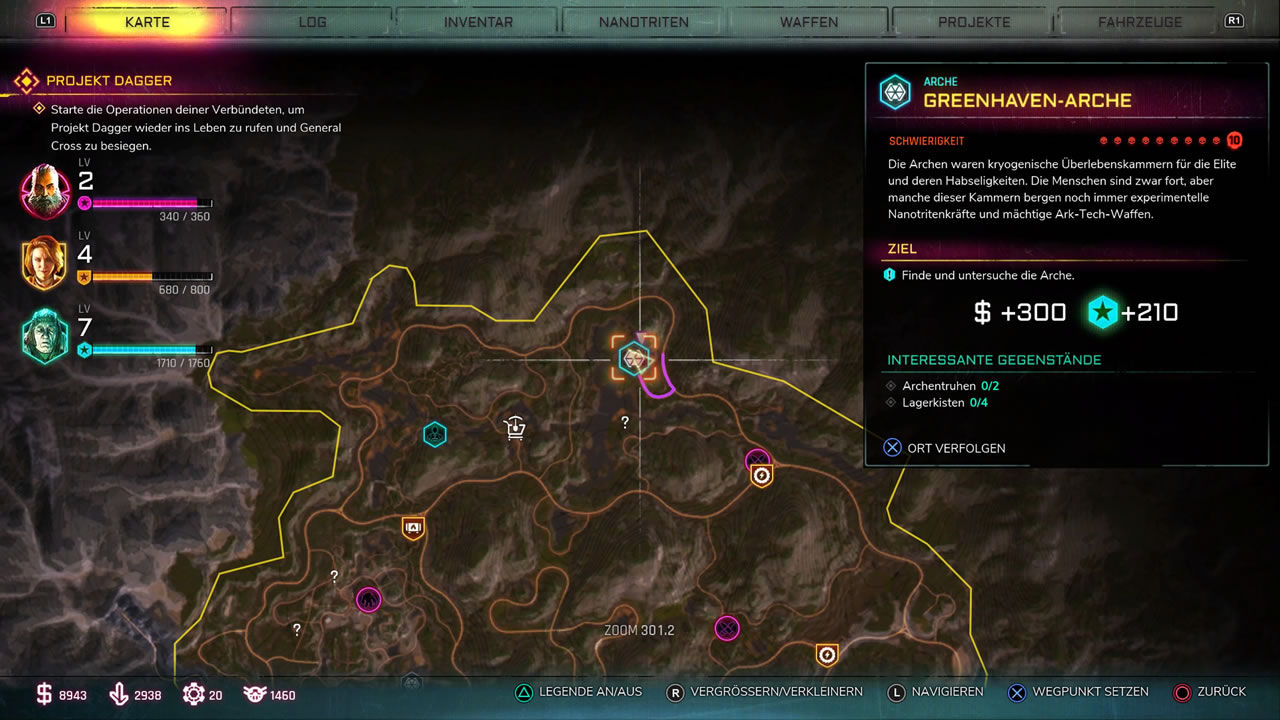Pick the pink creature nest map marker

coord(369,600)
